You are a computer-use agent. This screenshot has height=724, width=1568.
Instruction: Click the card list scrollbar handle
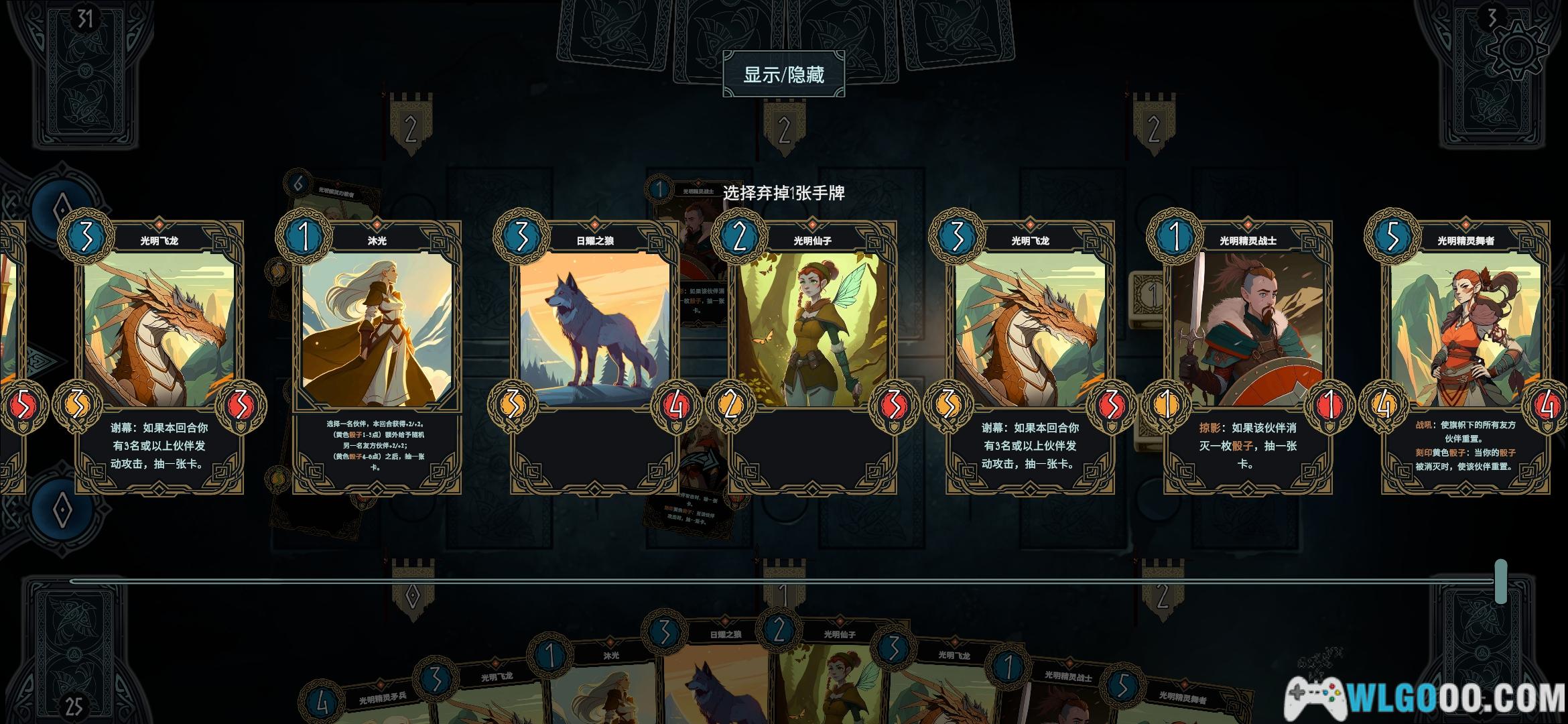1501,581
